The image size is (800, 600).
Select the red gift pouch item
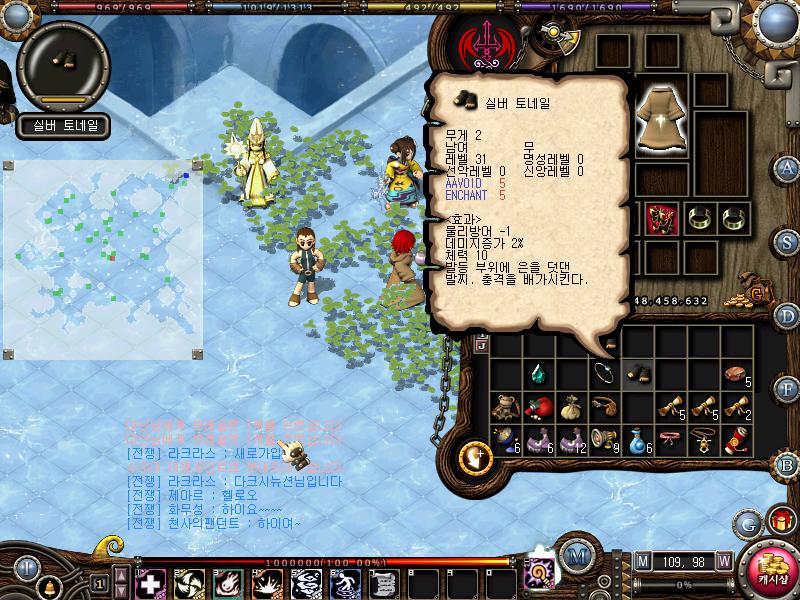pos(538,407)
